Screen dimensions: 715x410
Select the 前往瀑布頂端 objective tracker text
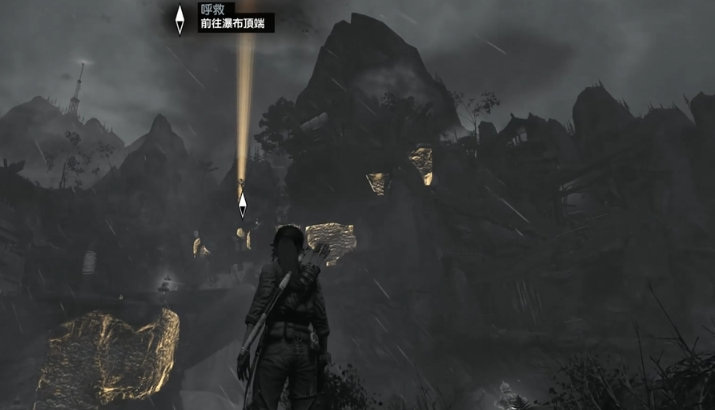[x=235, y=23]
